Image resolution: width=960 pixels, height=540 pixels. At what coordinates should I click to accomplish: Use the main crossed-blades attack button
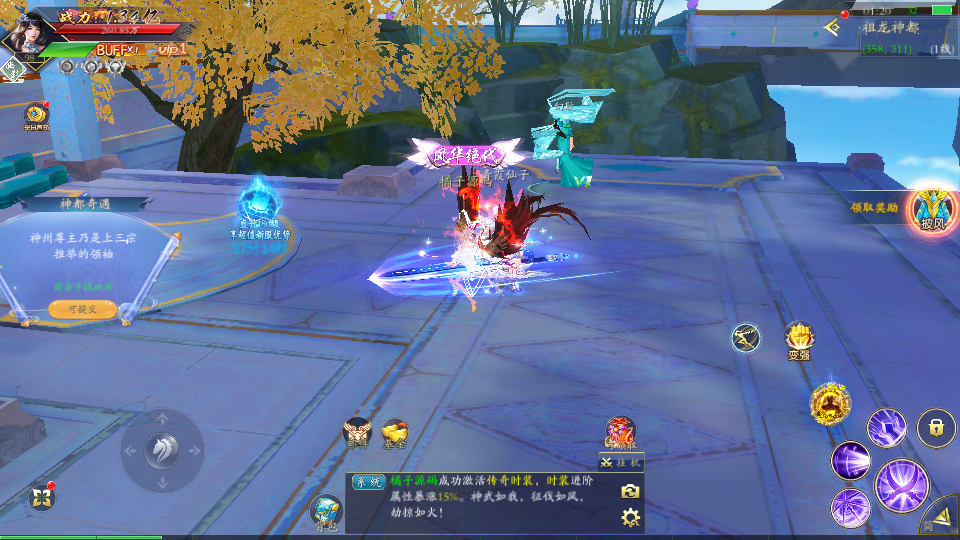coord(902,486)
